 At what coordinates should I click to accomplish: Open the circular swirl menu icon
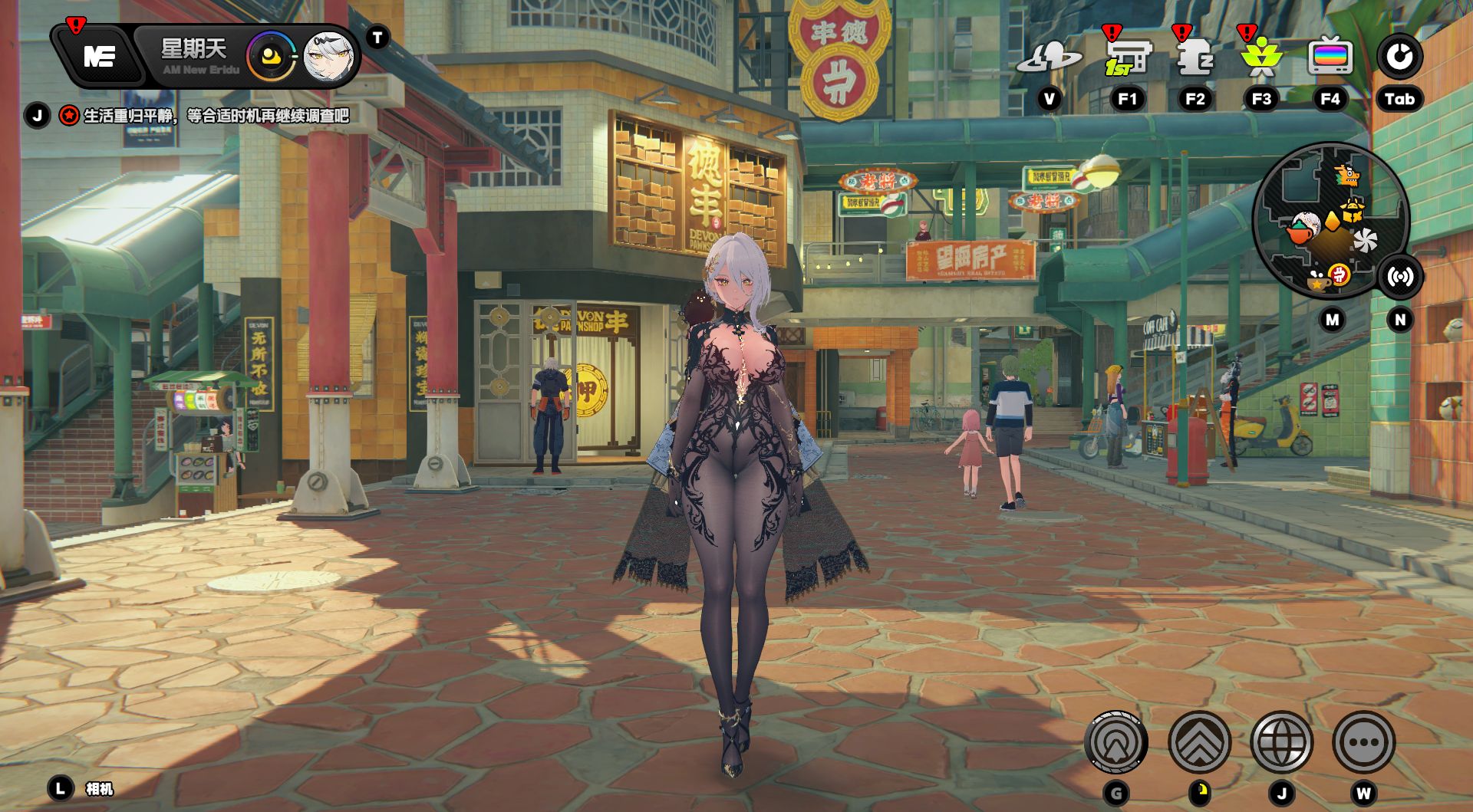click(x=1399, y=57)
